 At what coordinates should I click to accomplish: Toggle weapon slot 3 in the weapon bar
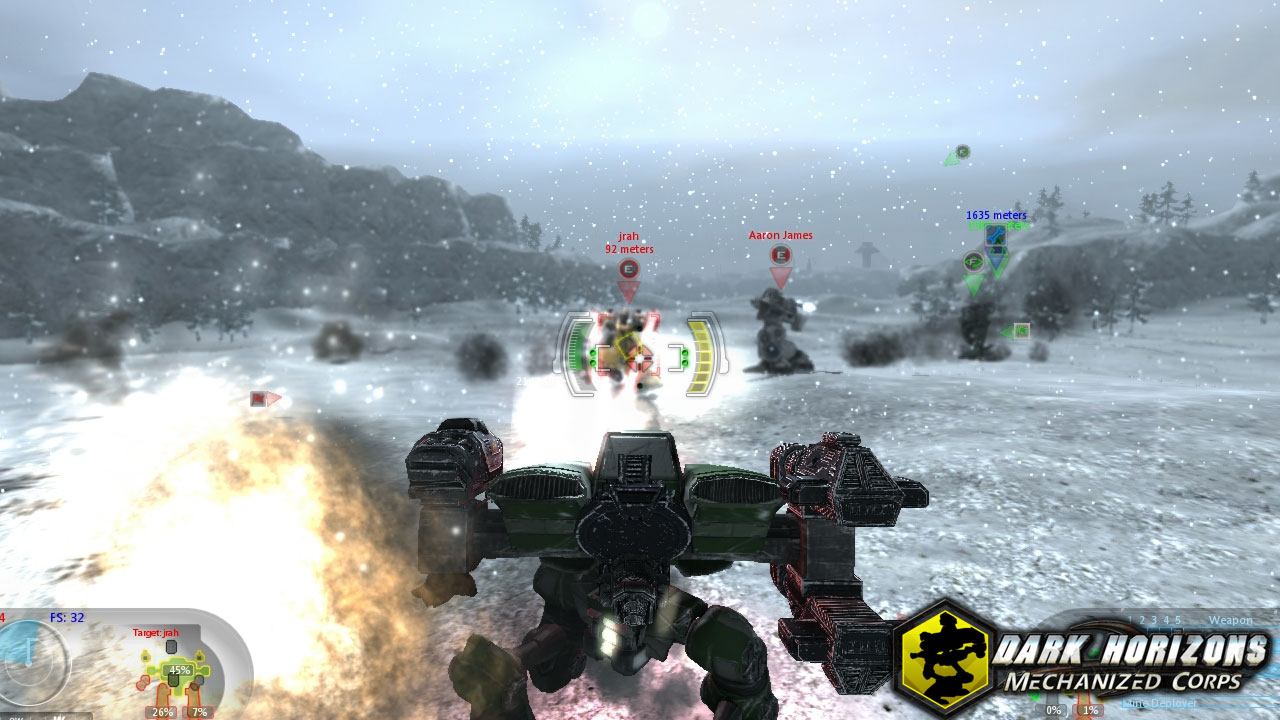1154,622
